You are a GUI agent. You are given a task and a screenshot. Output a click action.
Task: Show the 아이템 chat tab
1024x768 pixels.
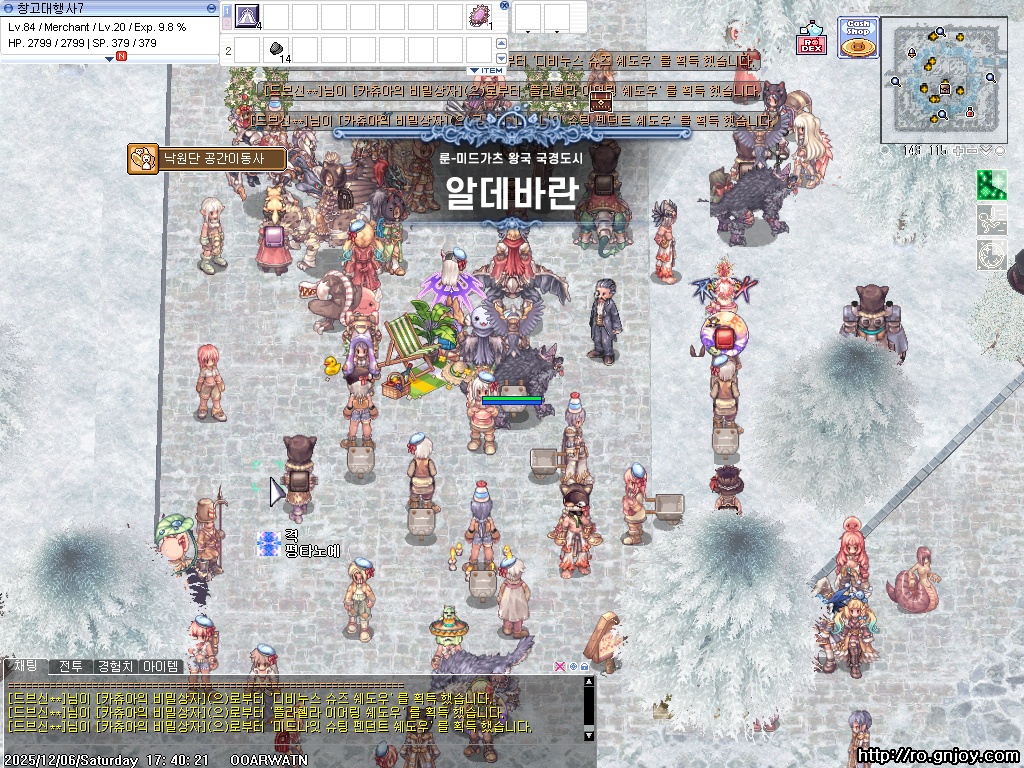[161, 666]
